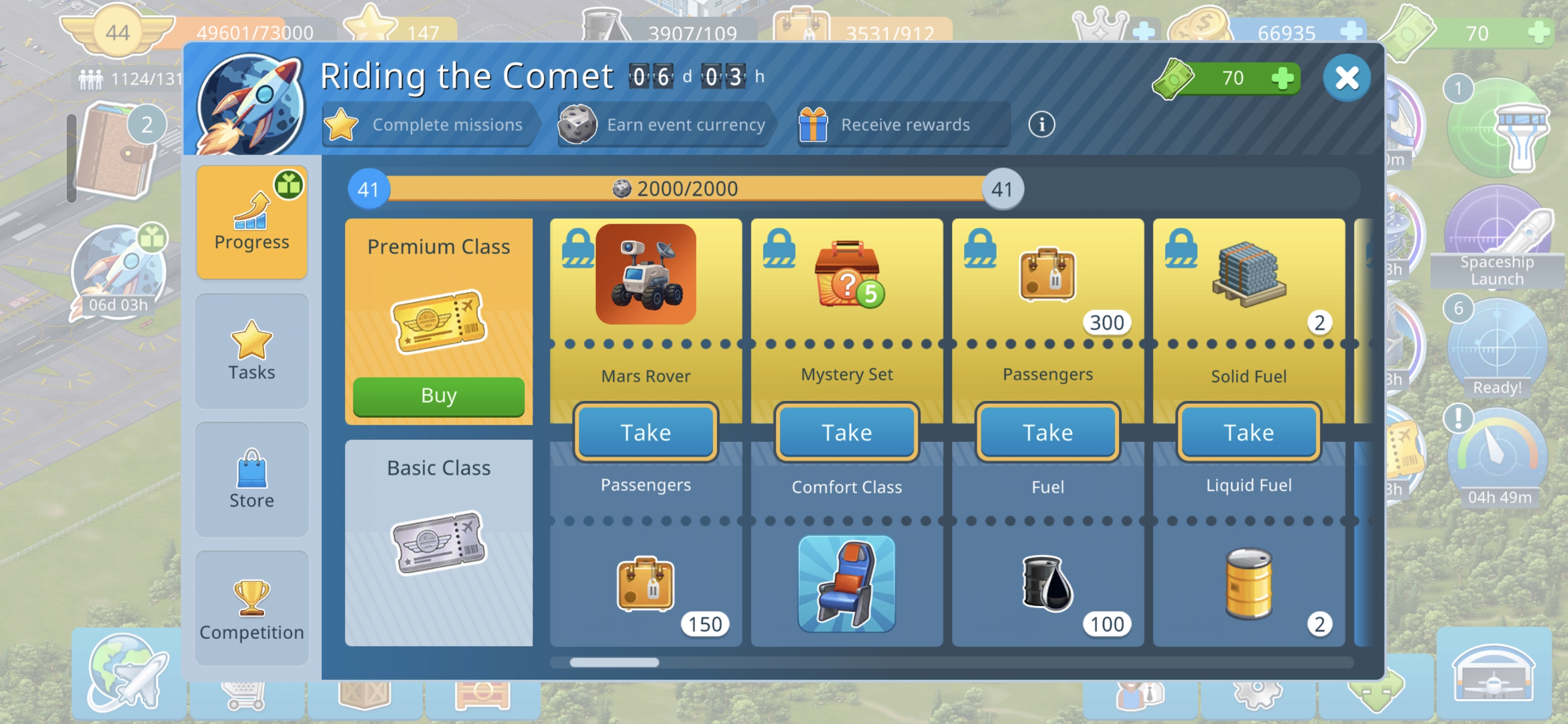Select the Comfort Class seat reward
1568x724 pixels.
pyautogui.click(x=846, y=583)
